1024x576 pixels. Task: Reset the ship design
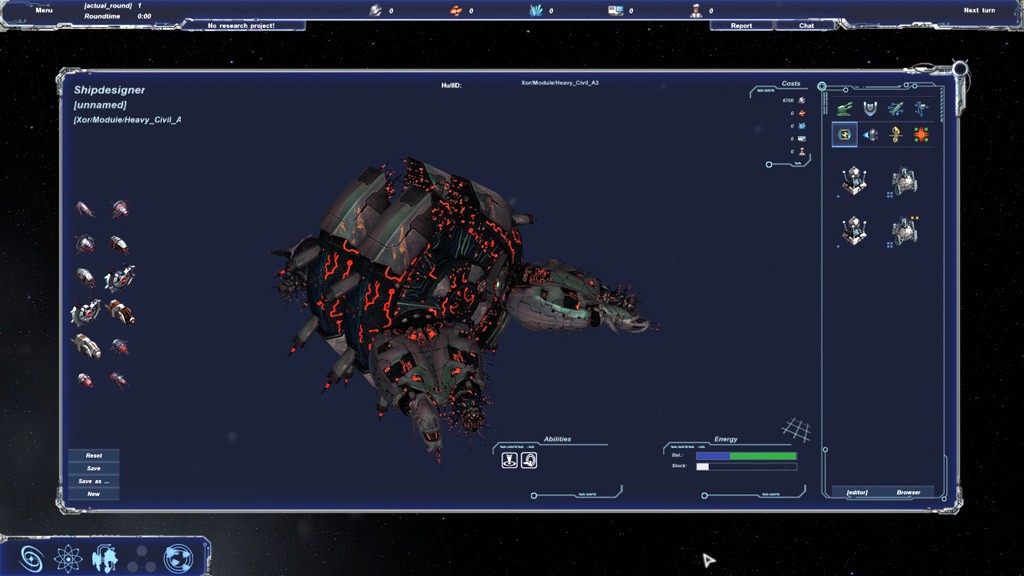pyautogui.click(x=93, y=456)
